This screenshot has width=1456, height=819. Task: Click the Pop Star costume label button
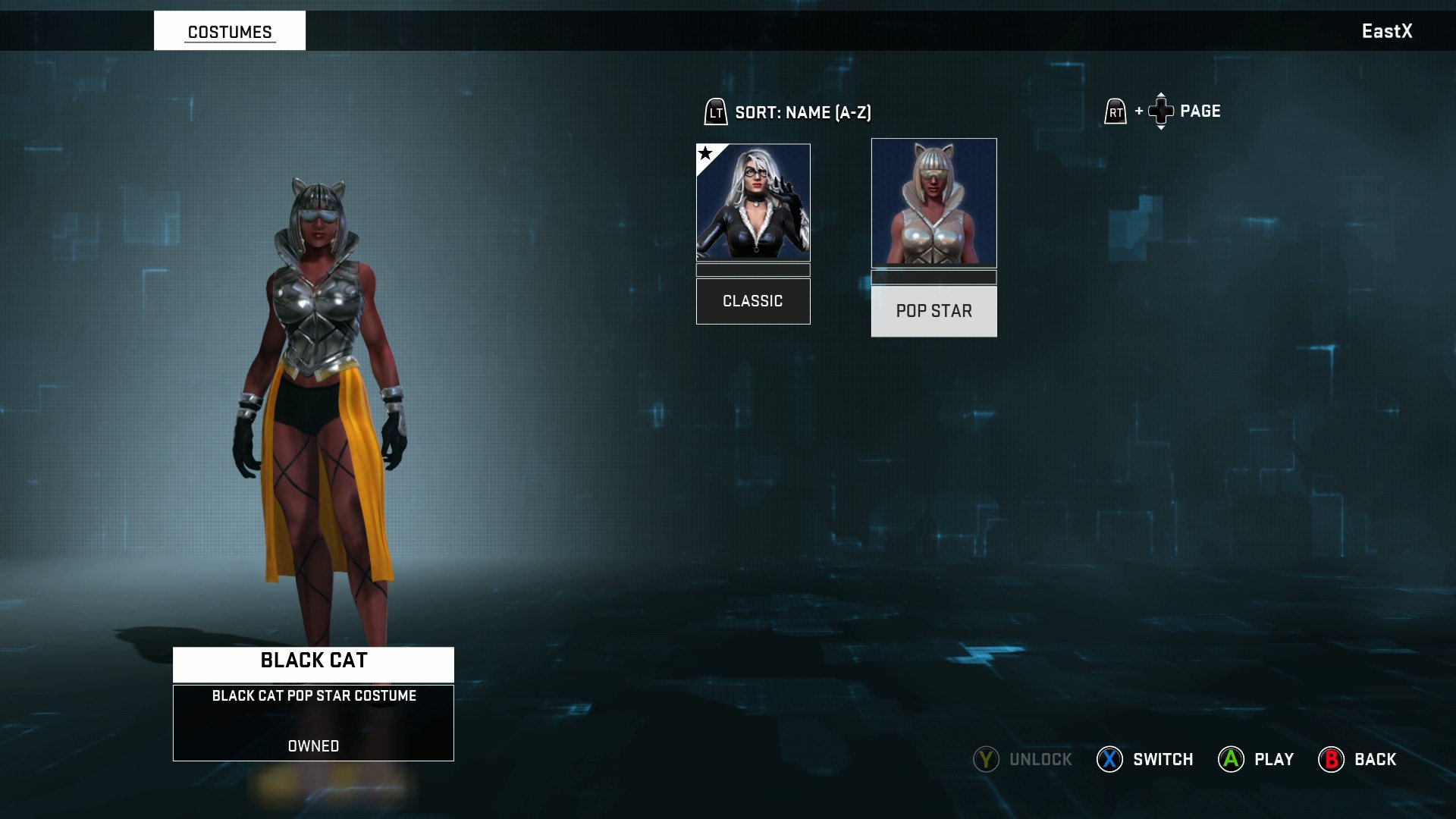click(x=934, y=311)
